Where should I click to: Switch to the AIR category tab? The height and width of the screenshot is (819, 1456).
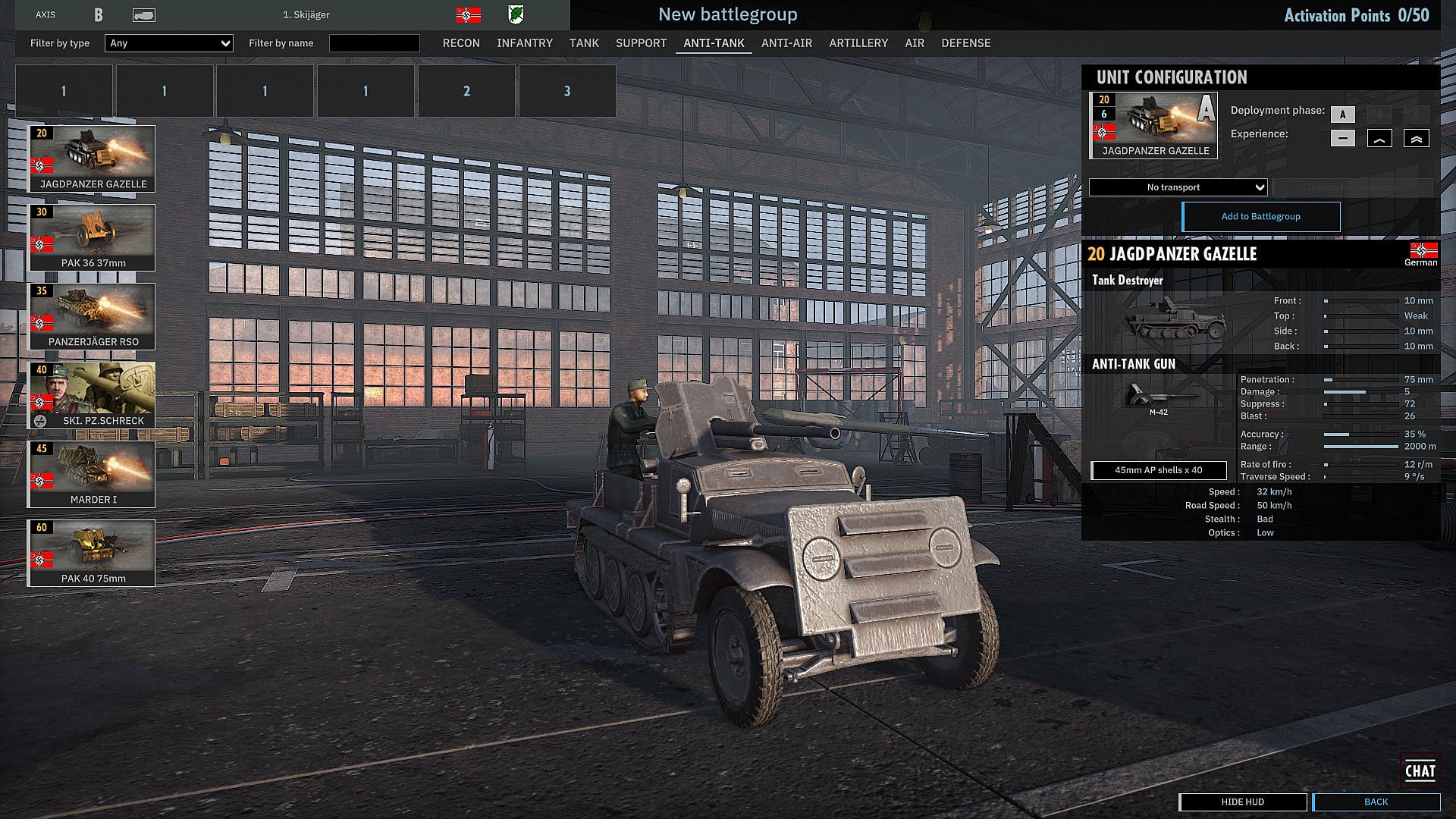coord(914,43)
